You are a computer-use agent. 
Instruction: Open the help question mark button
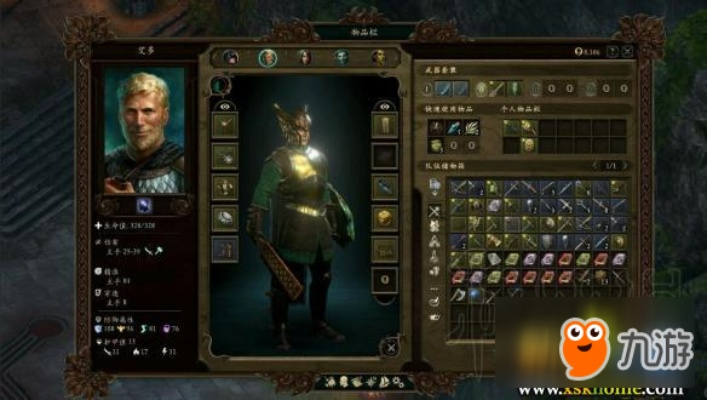(x=614, y=50)
